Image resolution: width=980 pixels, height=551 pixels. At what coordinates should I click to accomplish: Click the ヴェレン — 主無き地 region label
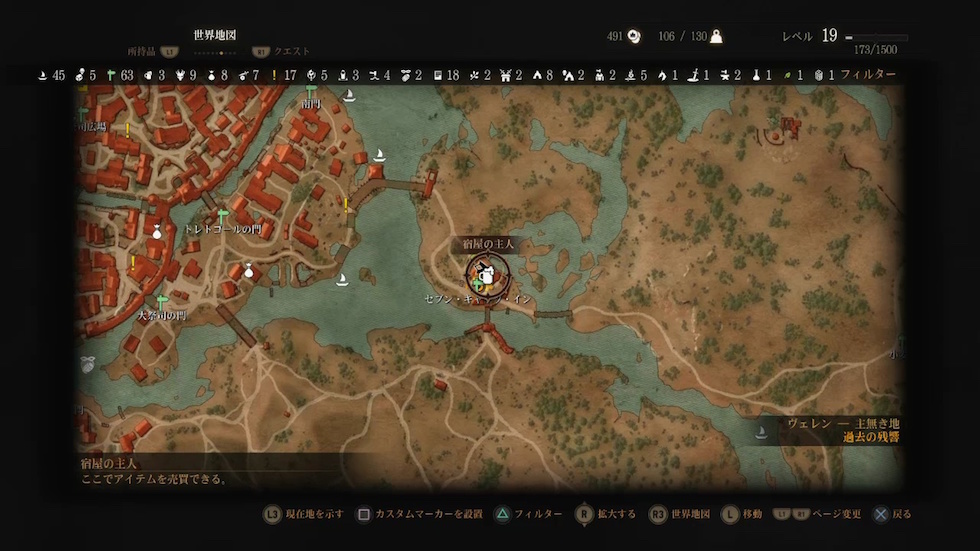tap(829, 423)
